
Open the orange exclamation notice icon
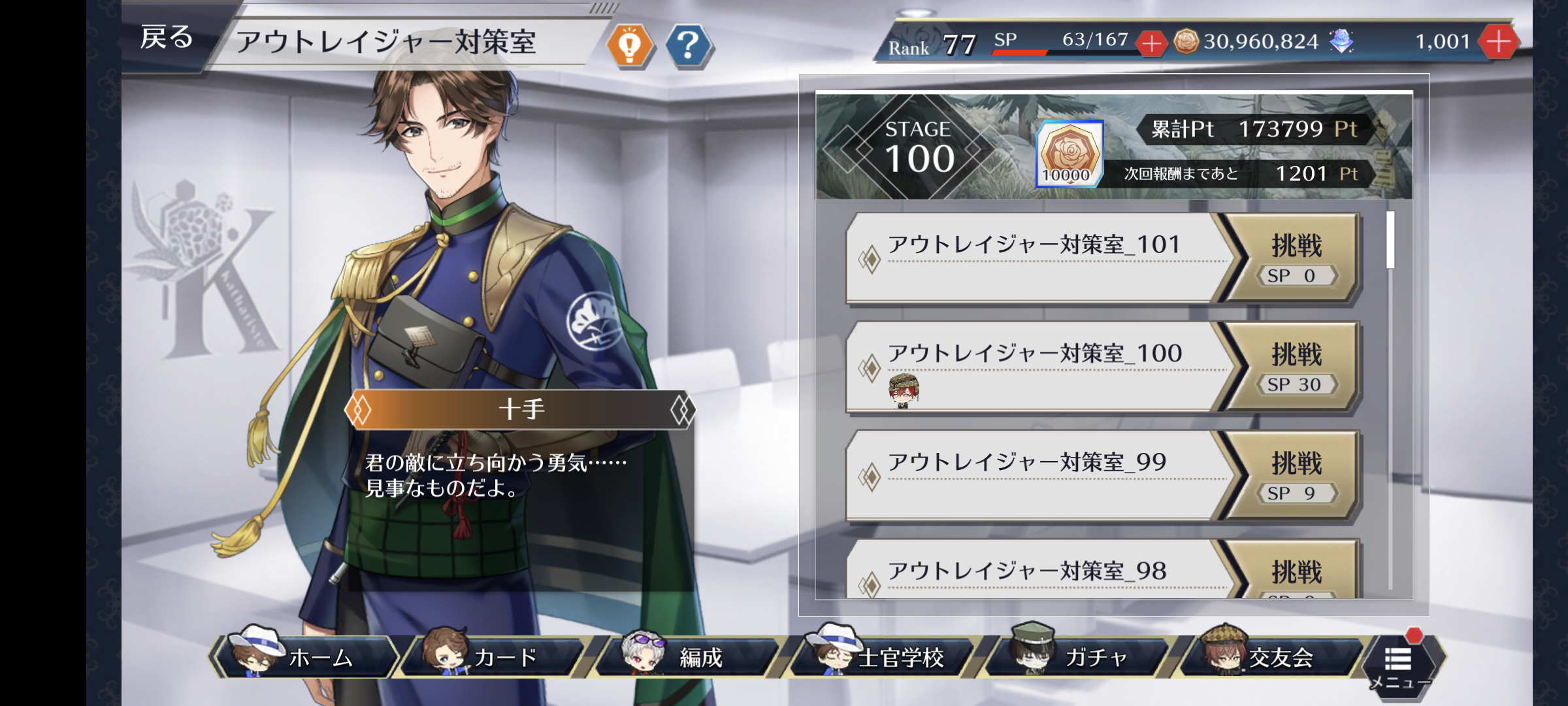630,45
